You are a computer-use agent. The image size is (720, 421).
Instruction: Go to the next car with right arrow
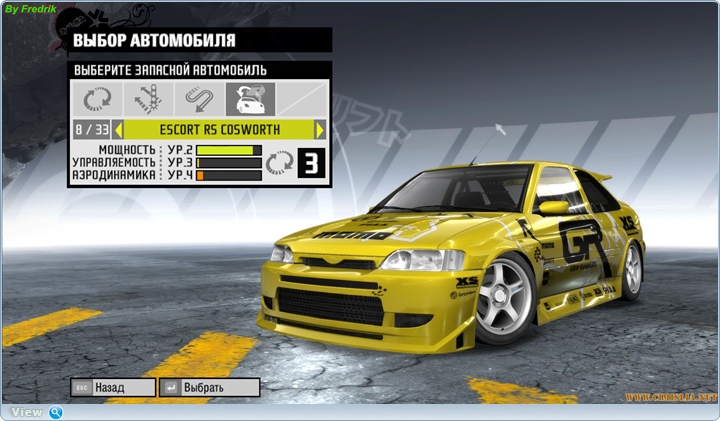pos(320,130)
